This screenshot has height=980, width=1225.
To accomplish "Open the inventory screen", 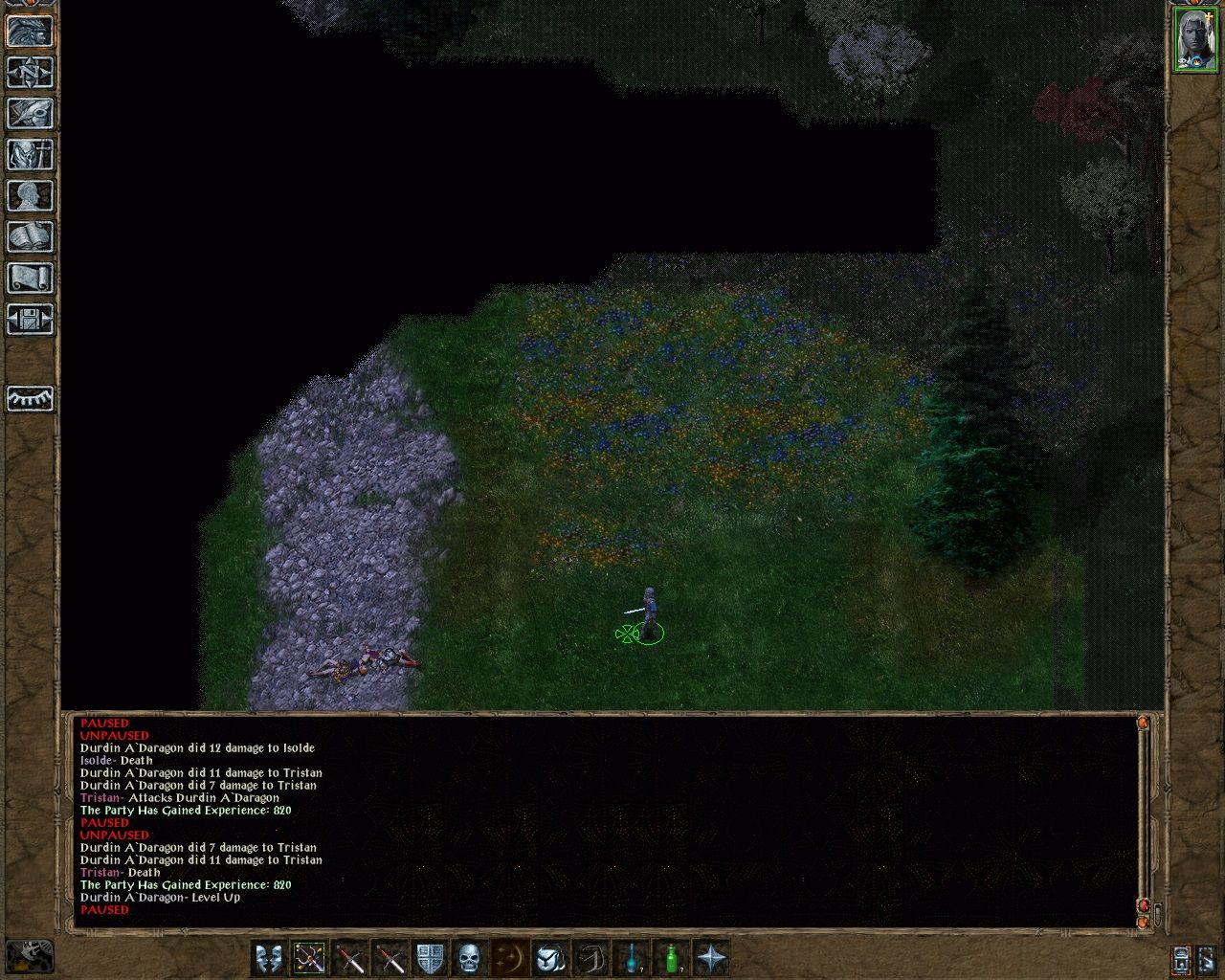I will [30, 154].
